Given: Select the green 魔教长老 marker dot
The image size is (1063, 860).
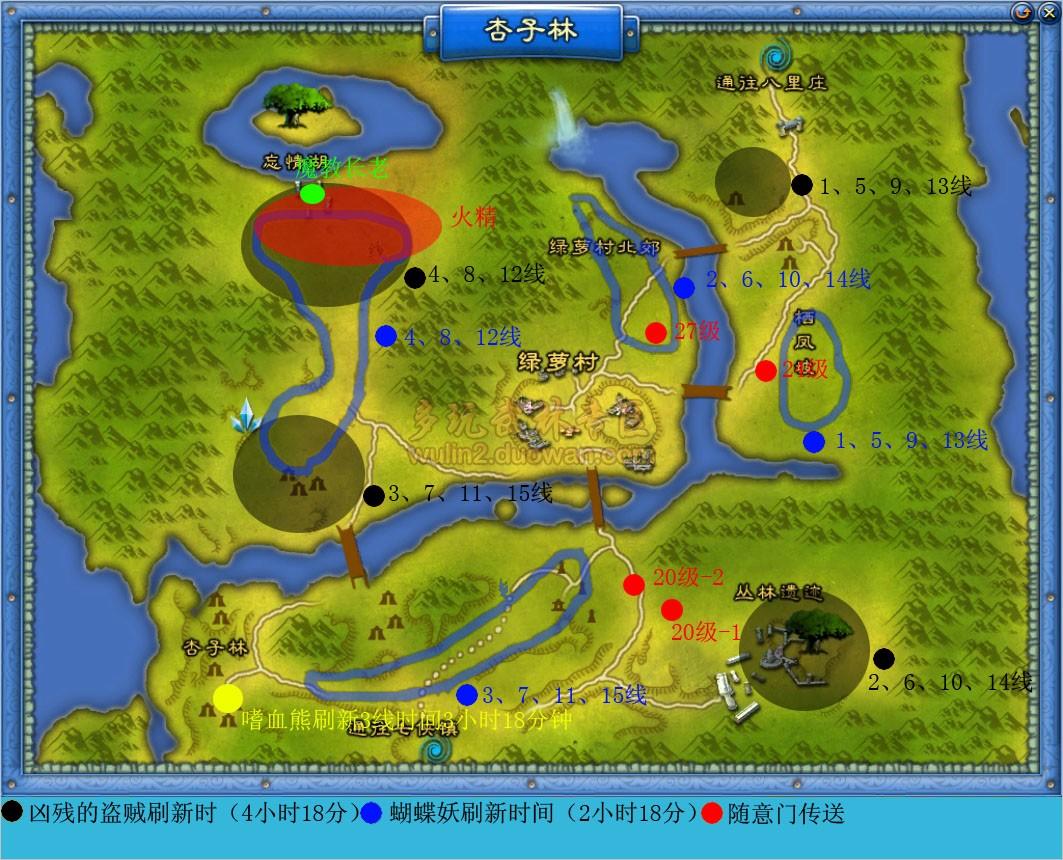Looking at the screenshot, I should coord(312,194).
